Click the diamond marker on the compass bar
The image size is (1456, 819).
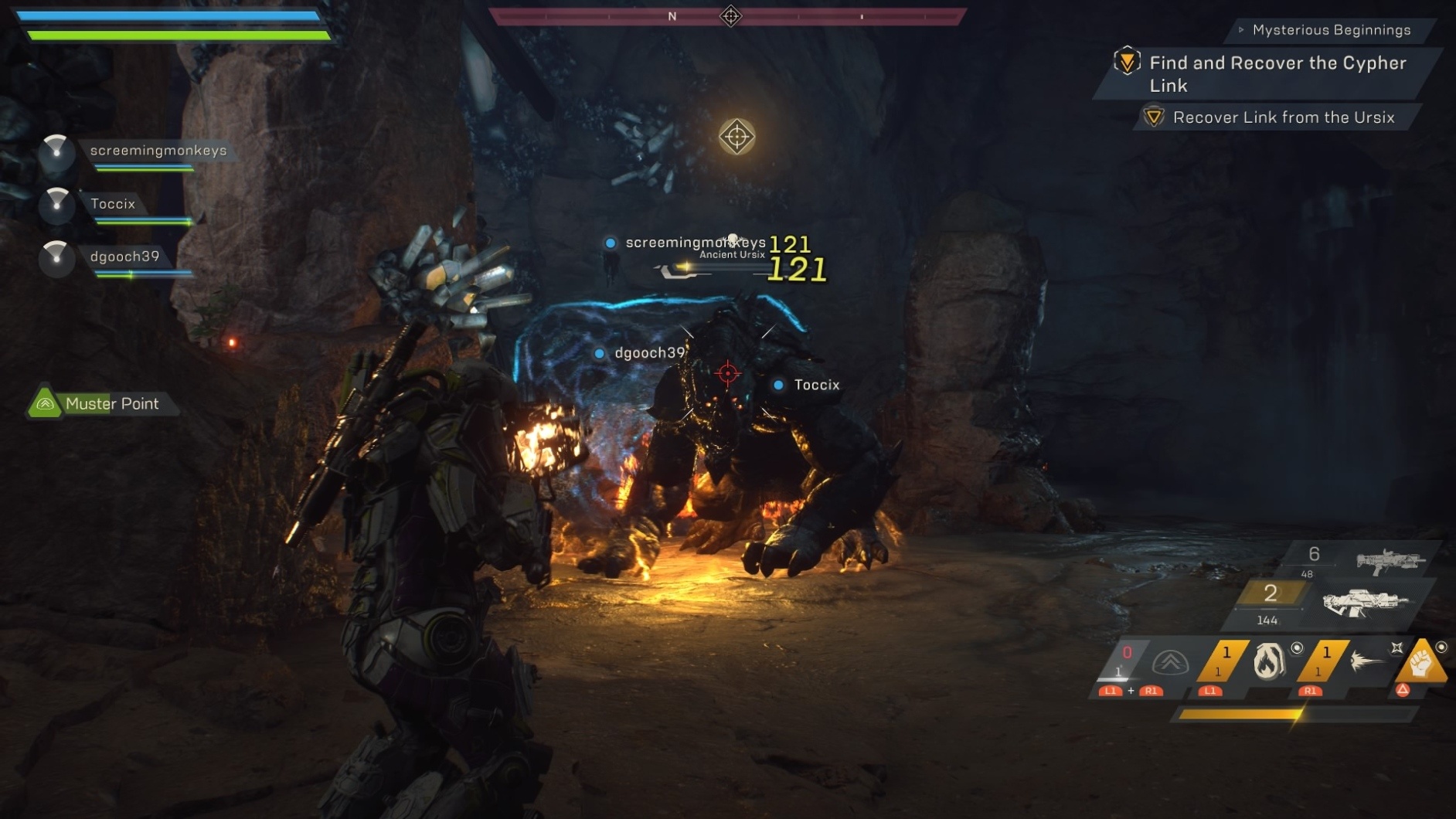pyautogui.click(x=730, y=15)
